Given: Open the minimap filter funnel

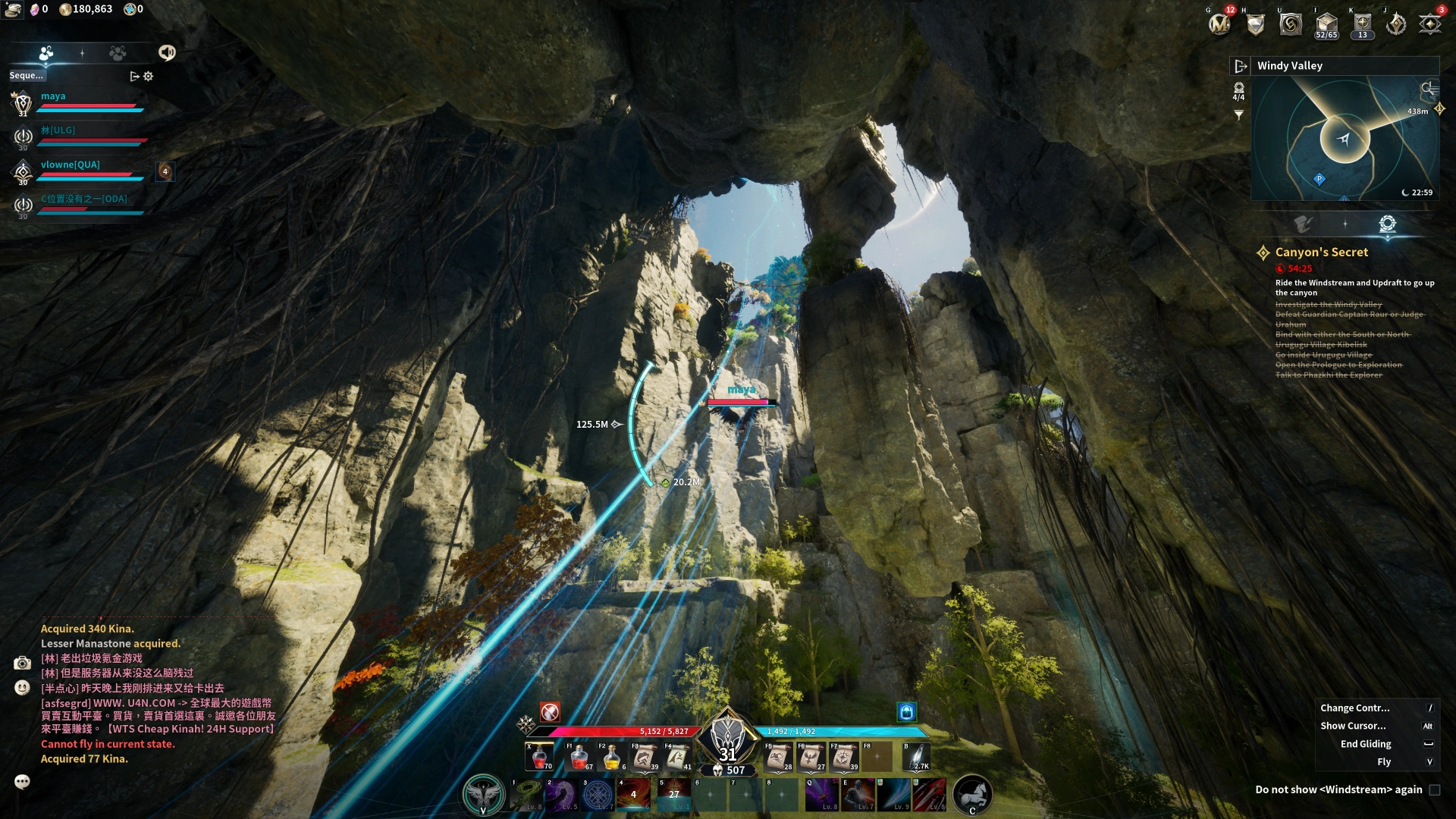Looking at the screenshot, I should (1238, 115).
